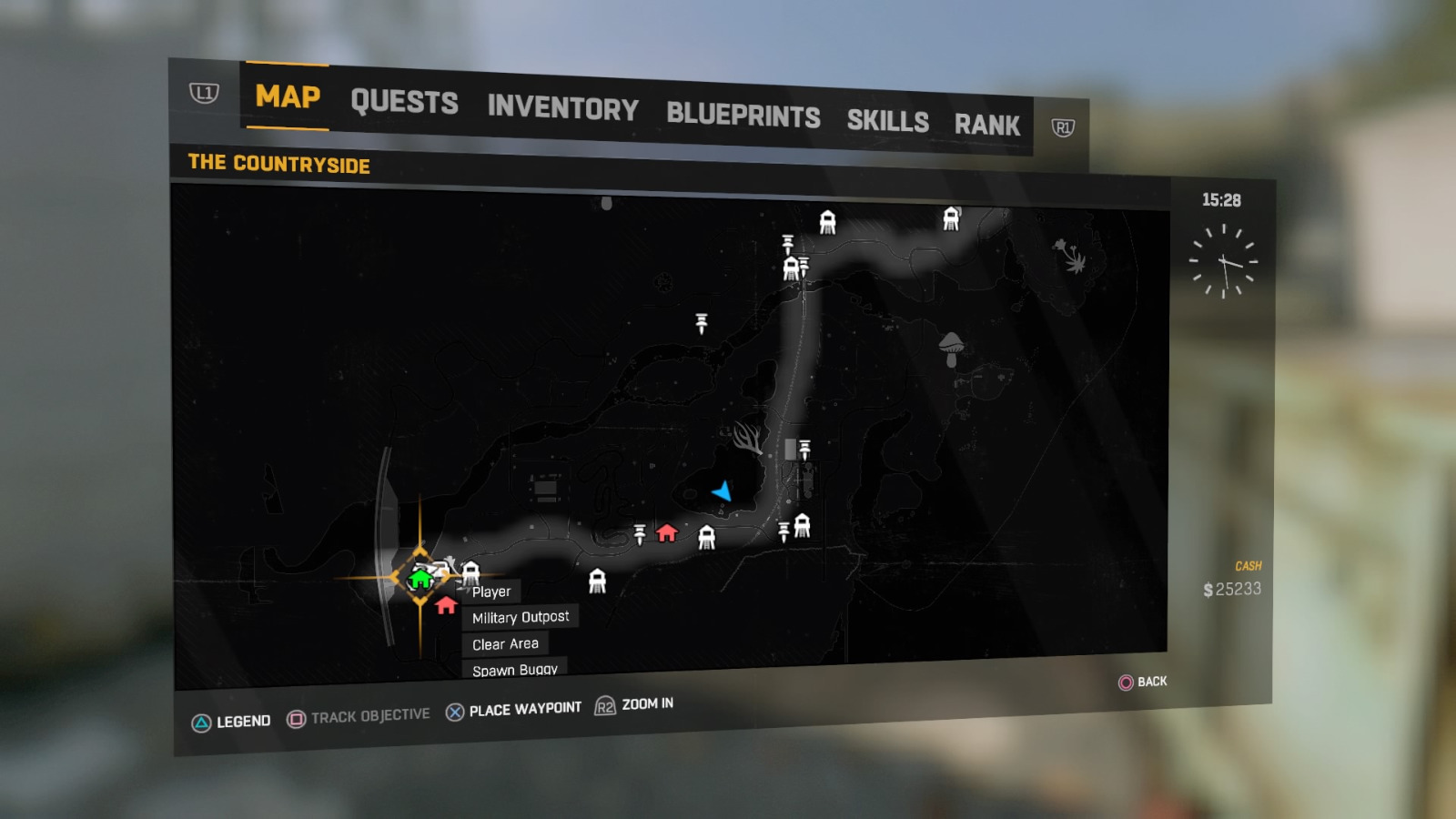Select the QUESTS tab
This screenshot has height=819, width=1456.
405,102
